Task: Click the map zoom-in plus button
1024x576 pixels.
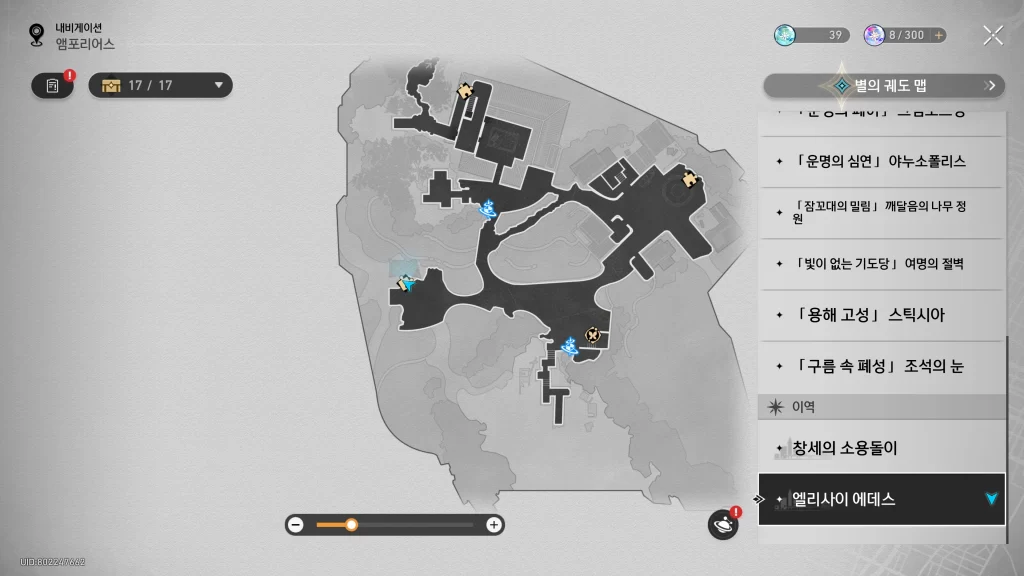Action: [493, 524]
